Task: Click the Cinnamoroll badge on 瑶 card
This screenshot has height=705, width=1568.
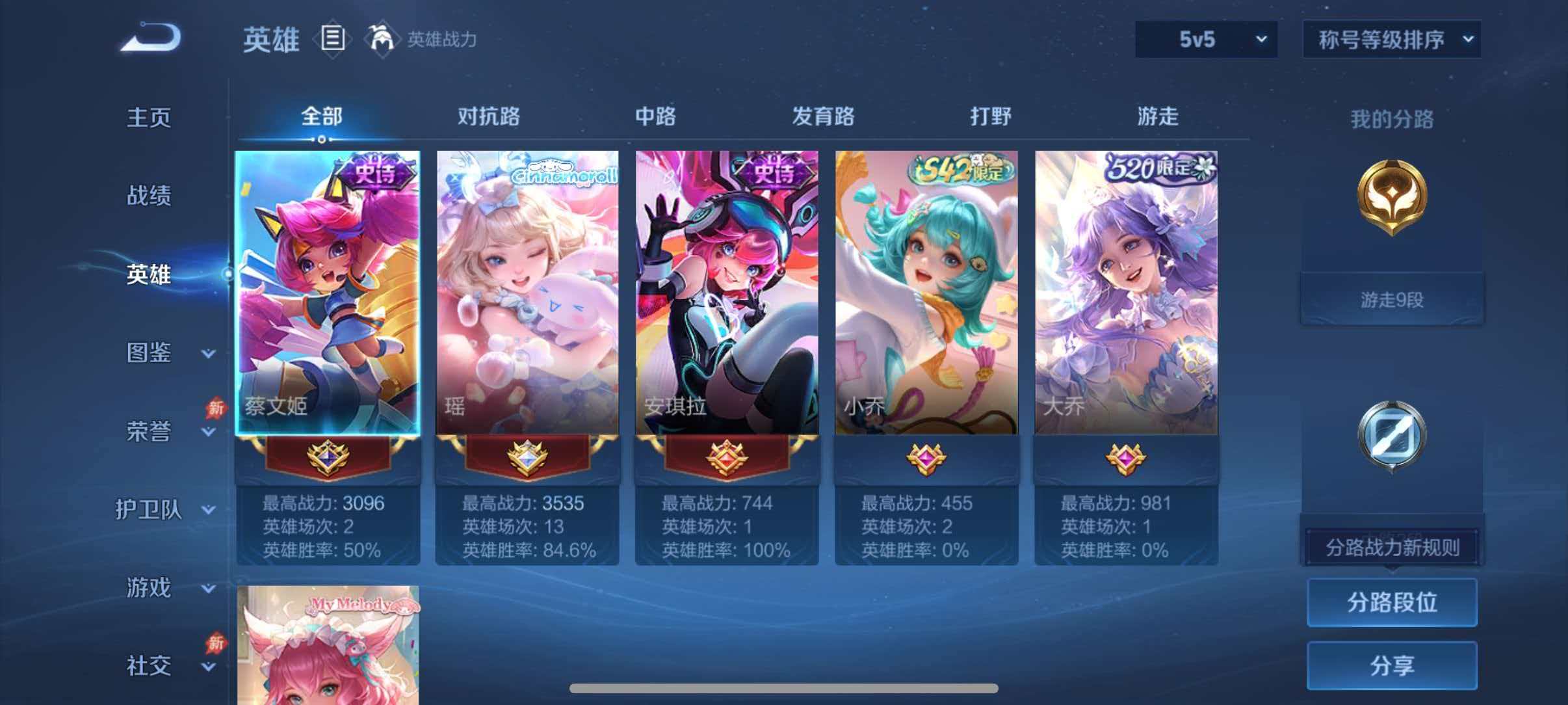Action: tap(567, 176)
